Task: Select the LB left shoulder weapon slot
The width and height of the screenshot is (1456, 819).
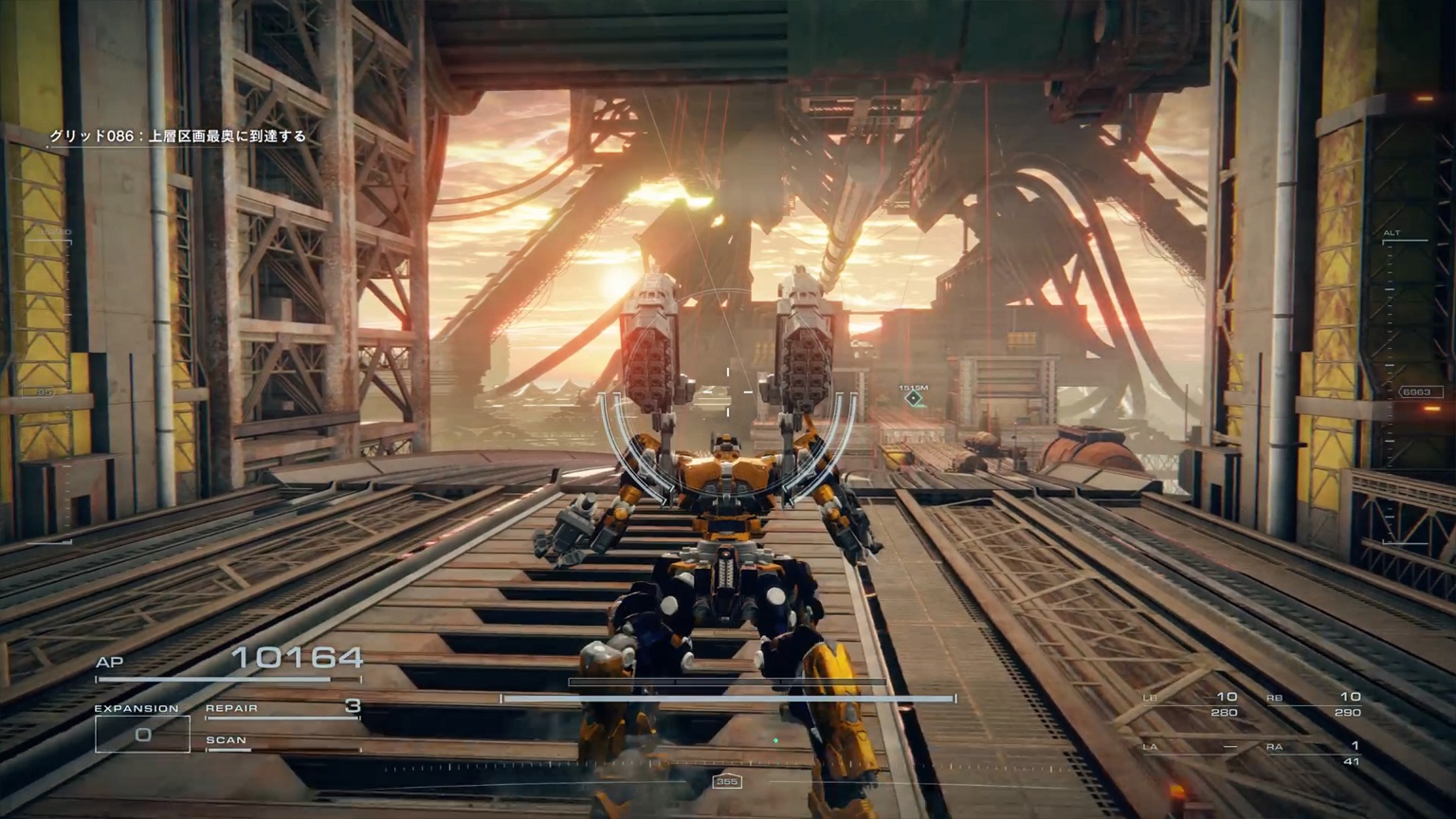Action: [1192, 704]
